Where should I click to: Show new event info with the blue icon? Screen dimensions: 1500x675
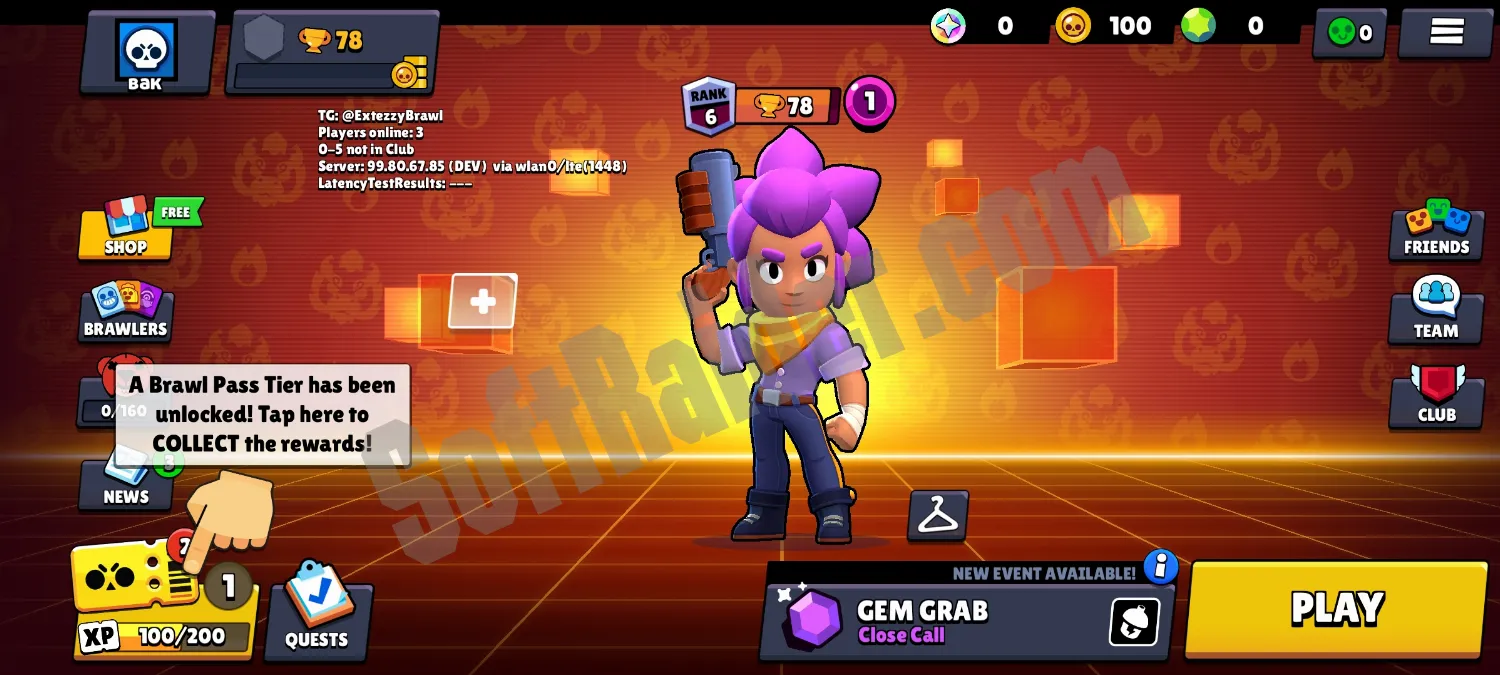click(1160, 566)
